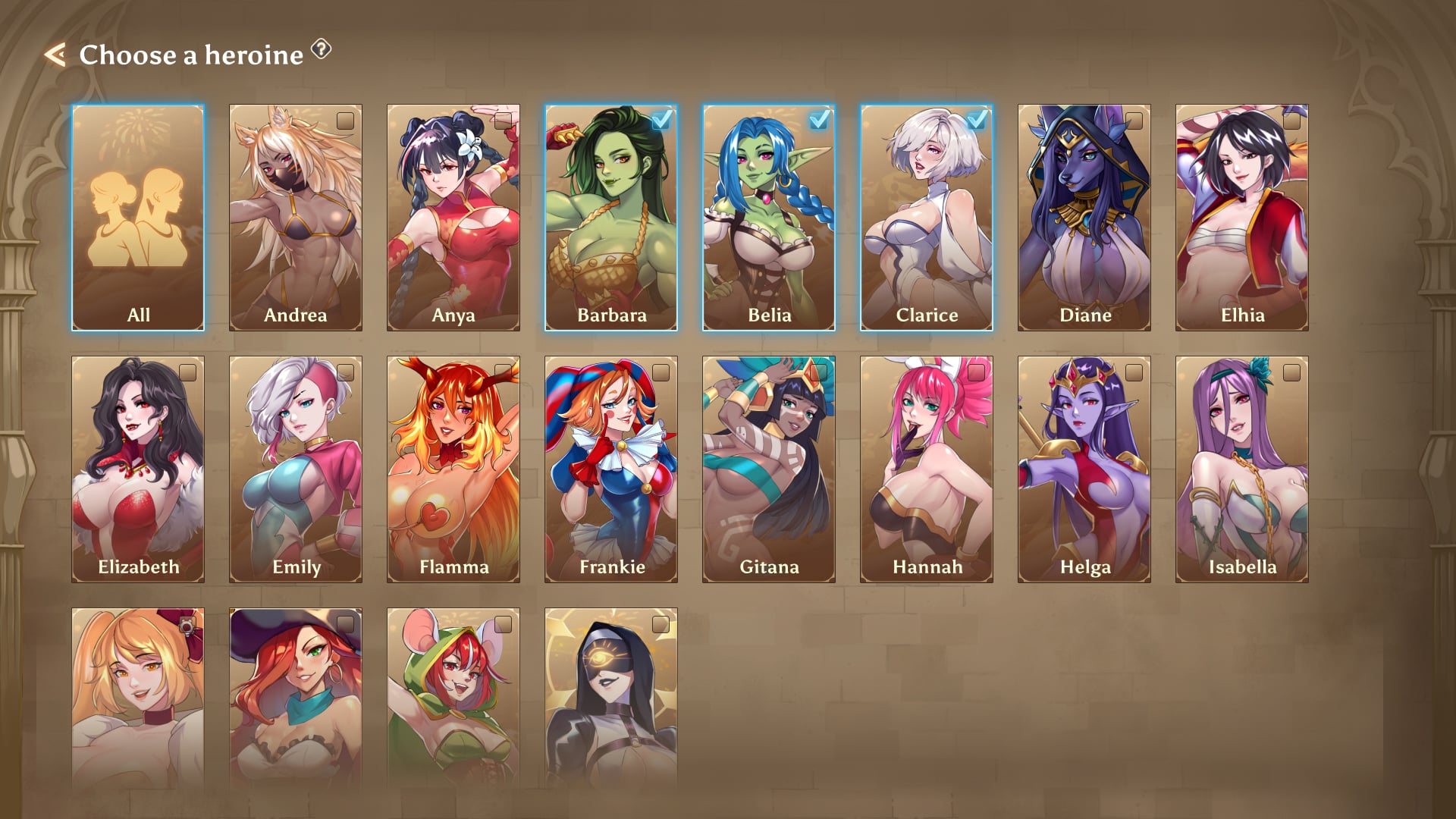
Task: Choose the Flamma heroine card
Action: [x=453, y=469]
